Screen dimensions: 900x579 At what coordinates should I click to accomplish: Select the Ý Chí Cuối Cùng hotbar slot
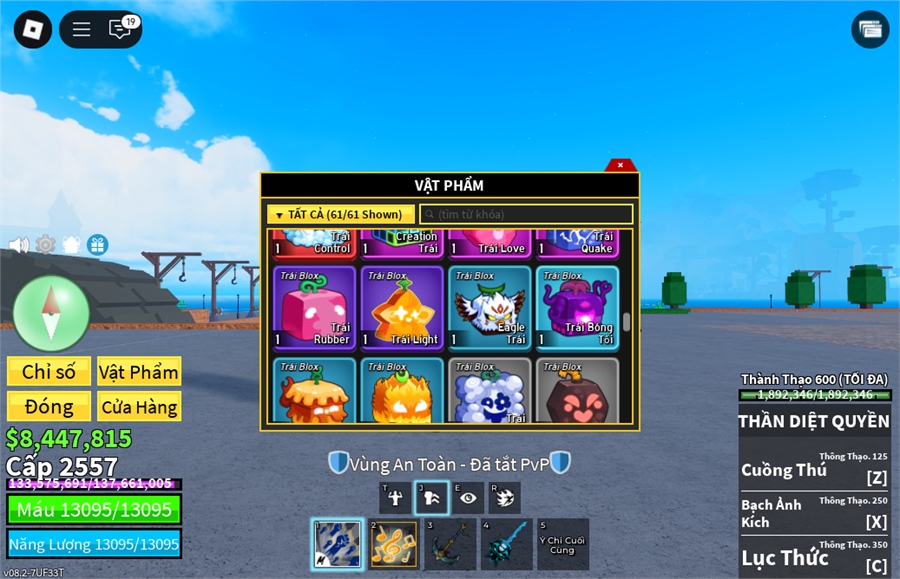point(563,544)
